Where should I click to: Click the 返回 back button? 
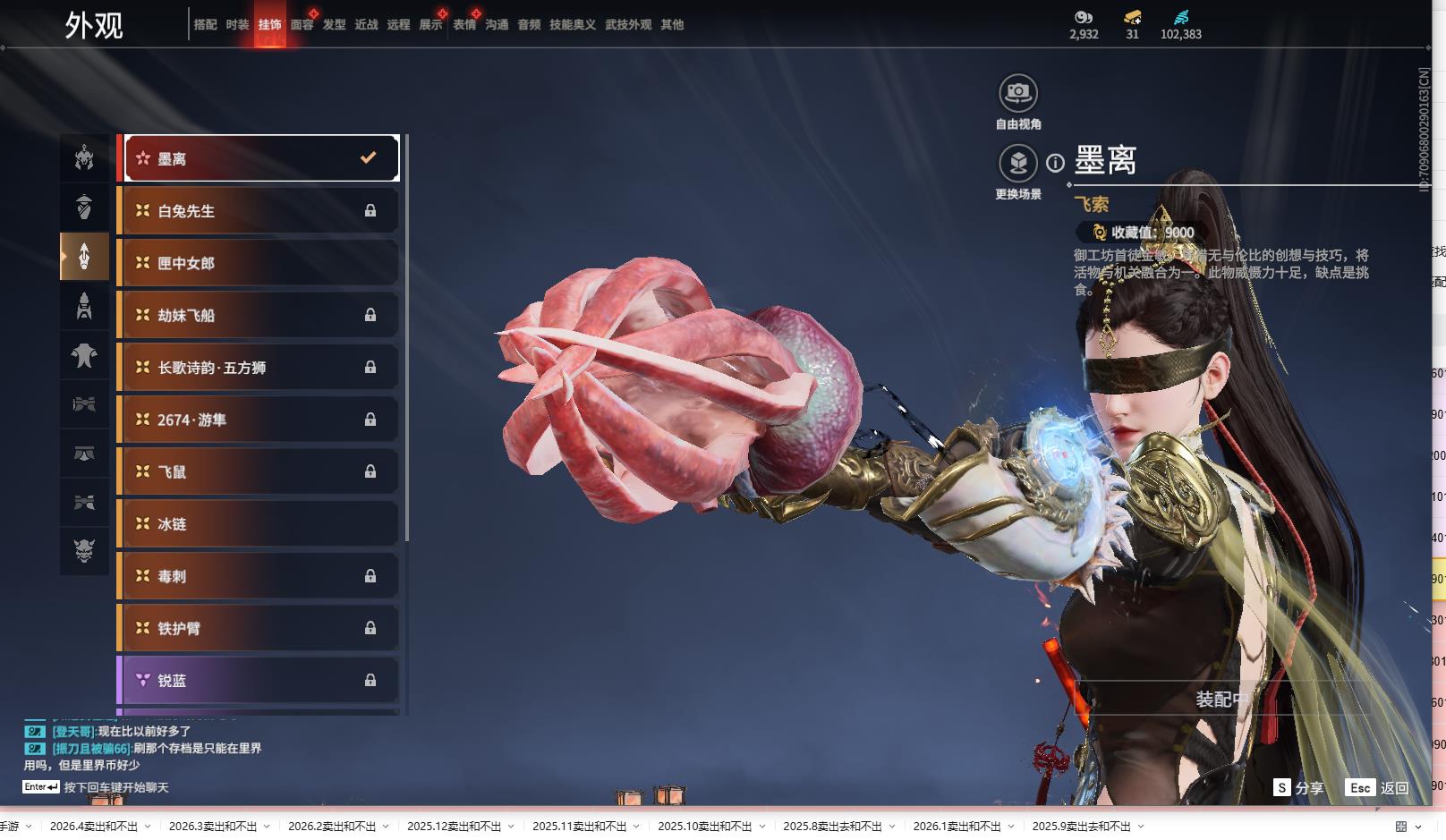point(1378,788)
